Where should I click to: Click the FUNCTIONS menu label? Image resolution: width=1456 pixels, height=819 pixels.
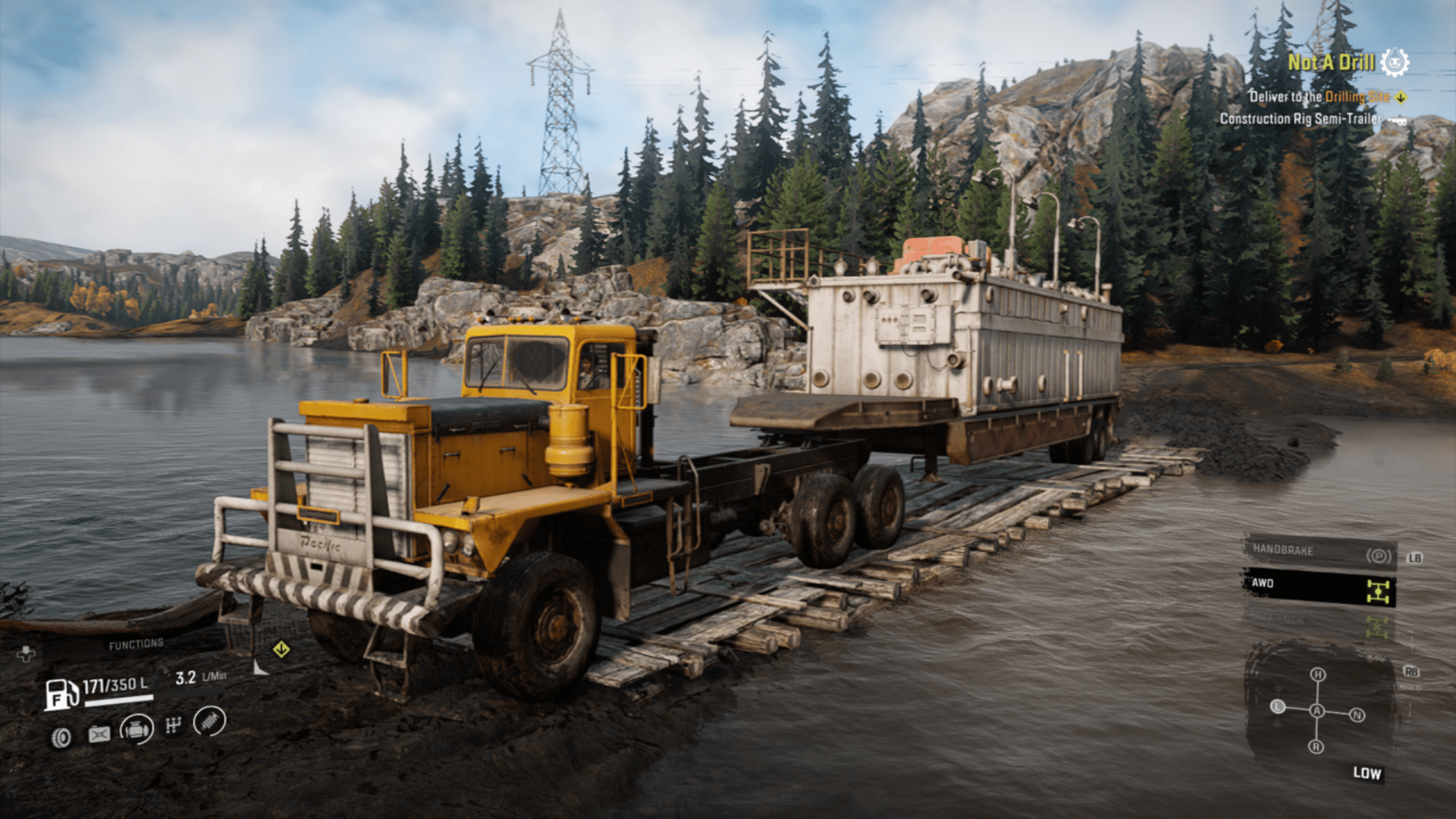(x=135, y=642)
